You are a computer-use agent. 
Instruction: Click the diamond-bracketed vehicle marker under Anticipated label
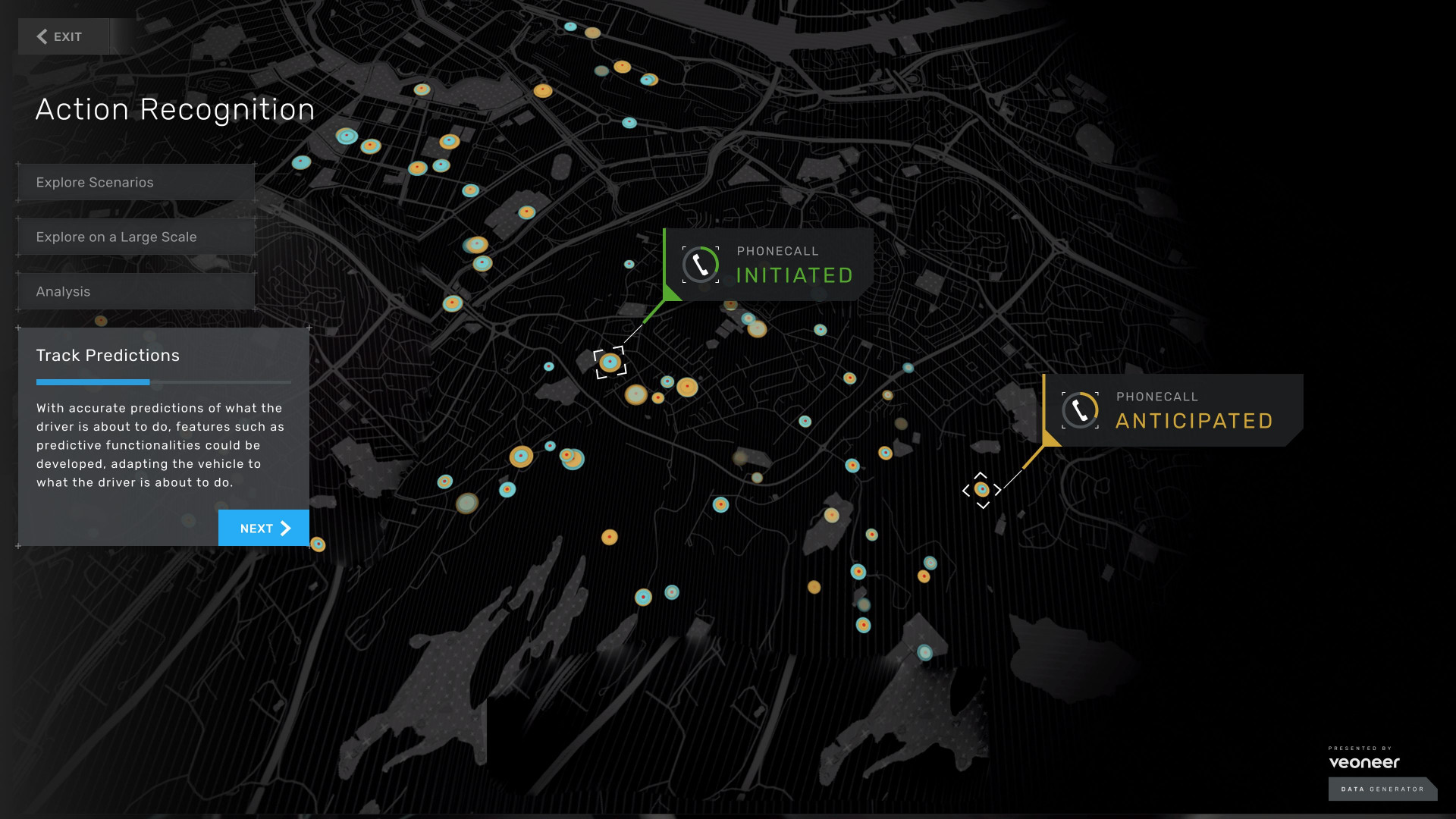pos(982,490)
